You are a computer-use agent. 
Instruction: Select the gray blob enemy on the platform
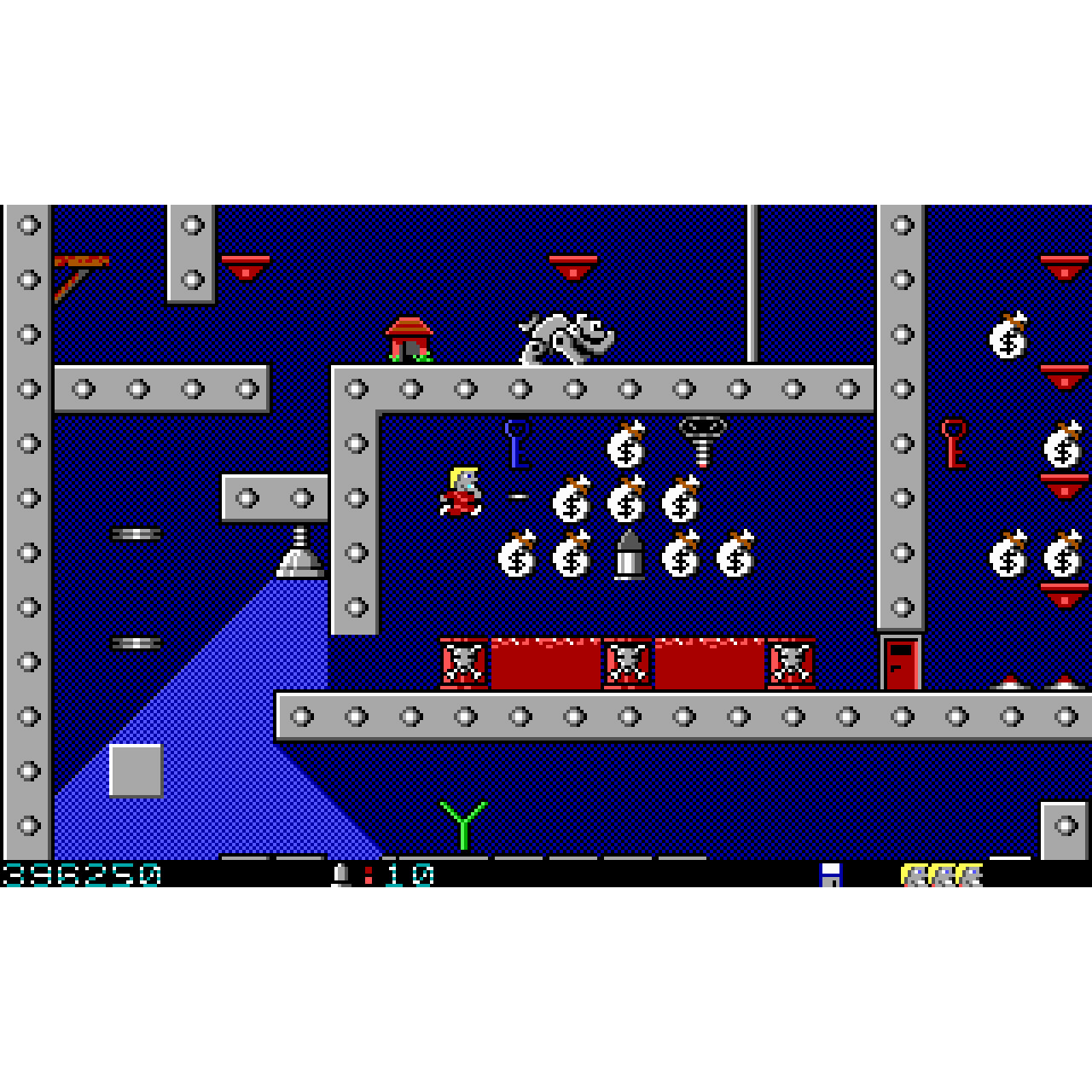565,337
